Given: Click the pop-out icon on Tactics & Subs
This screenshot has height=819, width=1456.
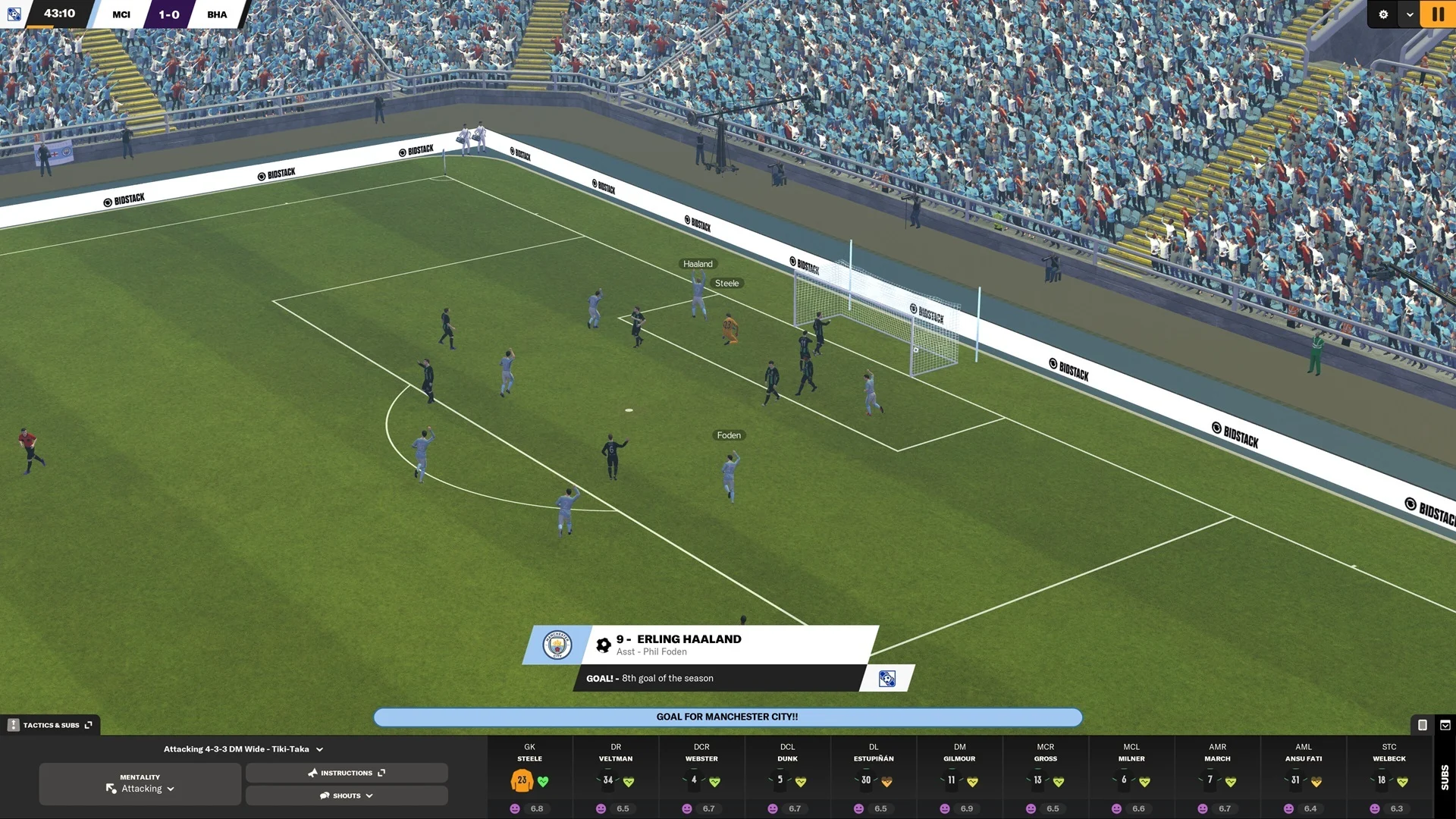Looking at the screenshot, I should pos(89,725).
